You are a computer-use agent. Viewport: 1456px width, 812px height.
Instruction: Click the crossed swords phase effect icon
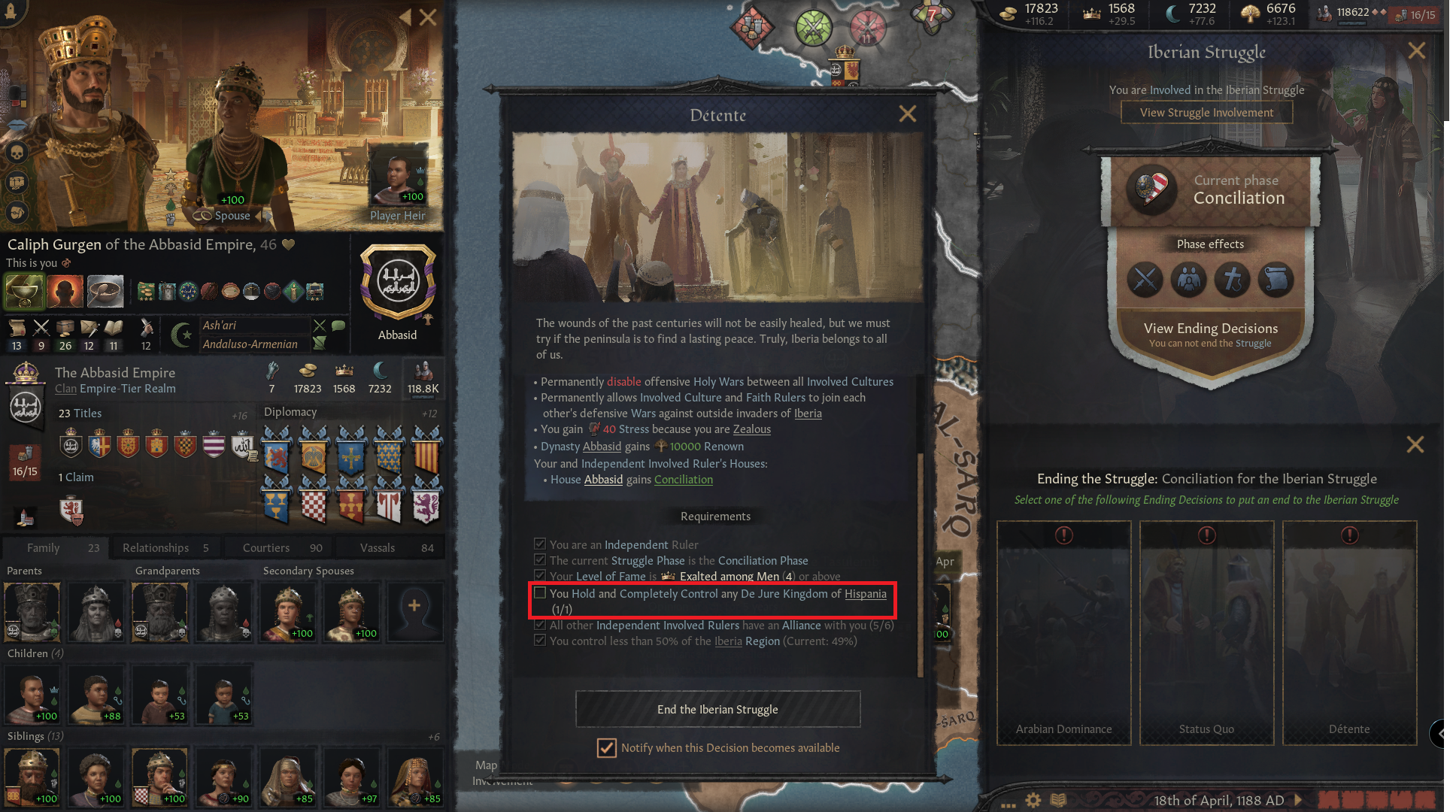coord(1145,280)
